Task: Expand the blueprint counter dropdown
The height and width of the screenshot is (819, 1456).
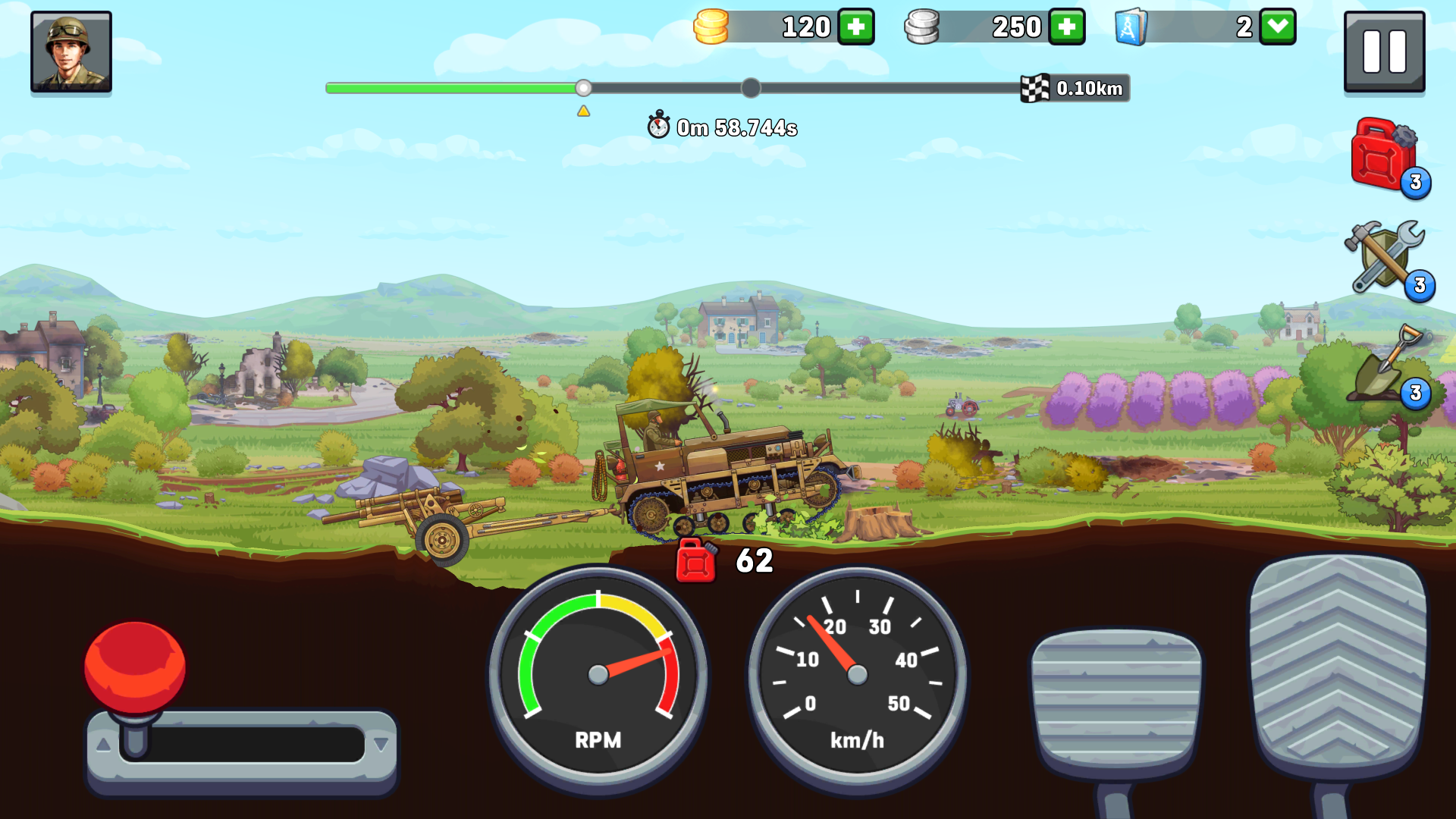Action: [1276, 27]
